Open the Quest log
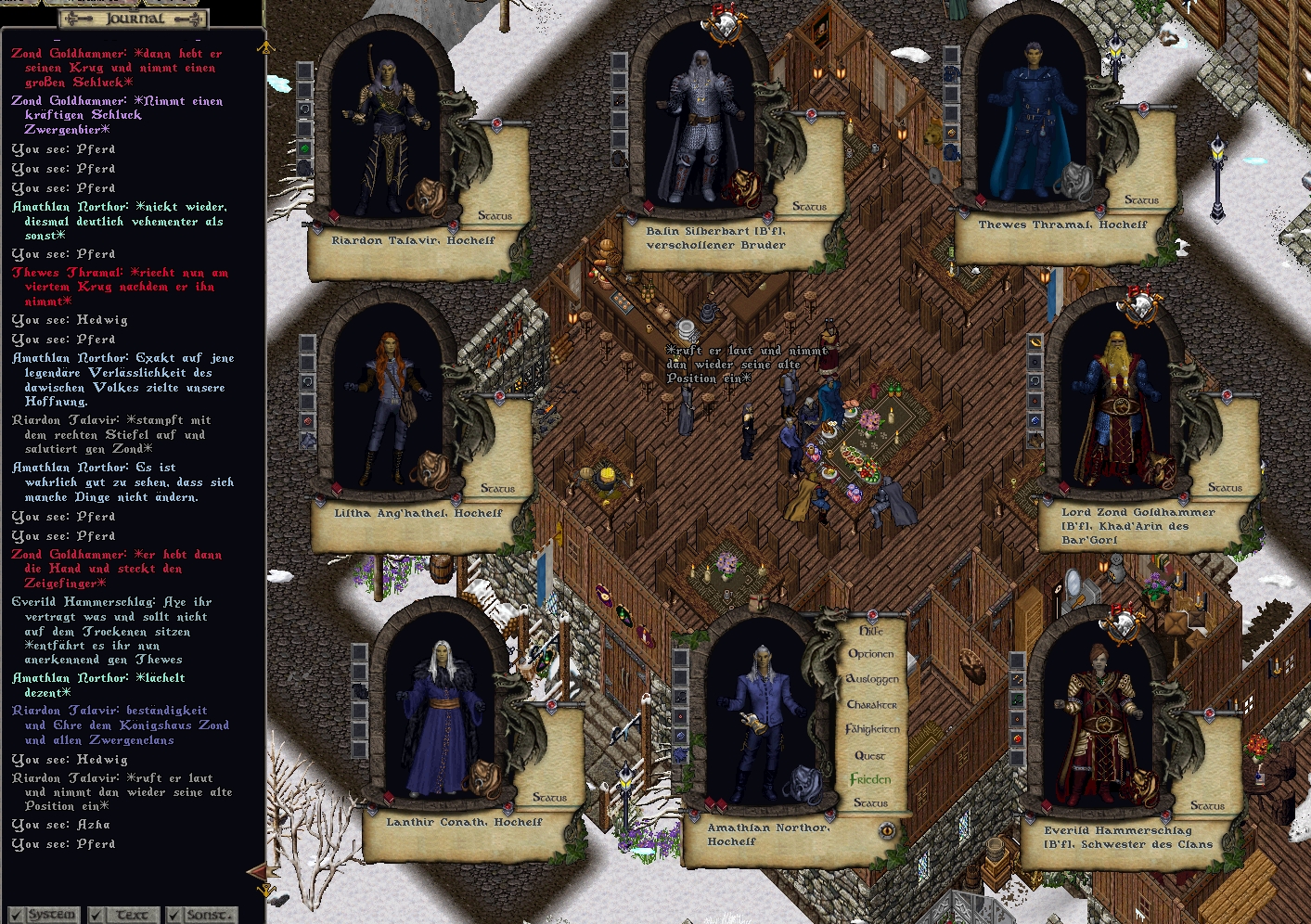The width and height of the screenshot is (1311, 924). click(869, 755)
